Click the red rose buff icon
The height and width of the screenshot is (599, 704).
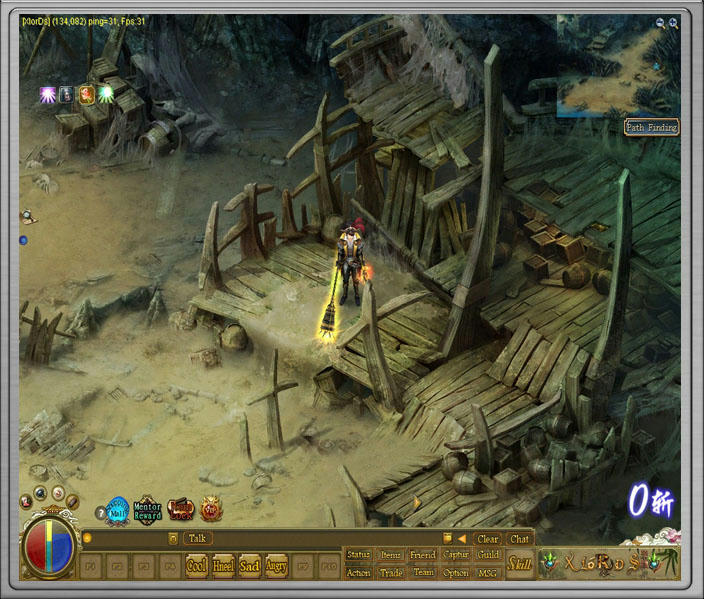(x=87, y=94)
